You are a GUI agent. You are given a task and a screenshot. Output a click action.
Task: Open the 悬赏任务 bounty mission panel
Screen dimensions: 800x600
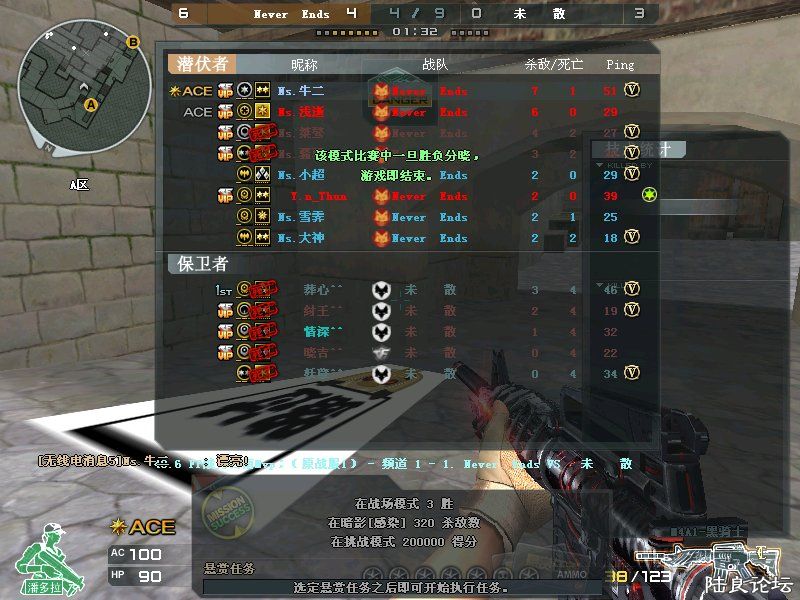pyautogui.click(x=229, y=568)
